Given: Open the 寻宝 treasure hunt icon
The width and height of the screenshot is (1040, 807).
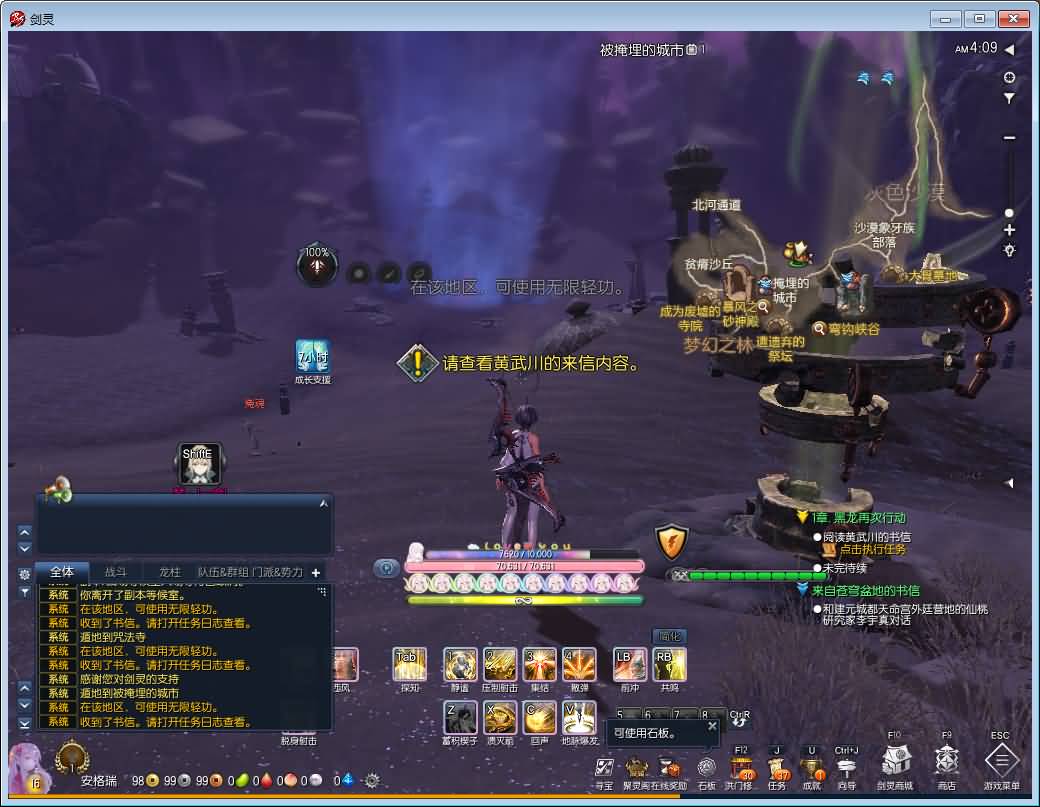Looking at the screenshot, I should point(604,769).
